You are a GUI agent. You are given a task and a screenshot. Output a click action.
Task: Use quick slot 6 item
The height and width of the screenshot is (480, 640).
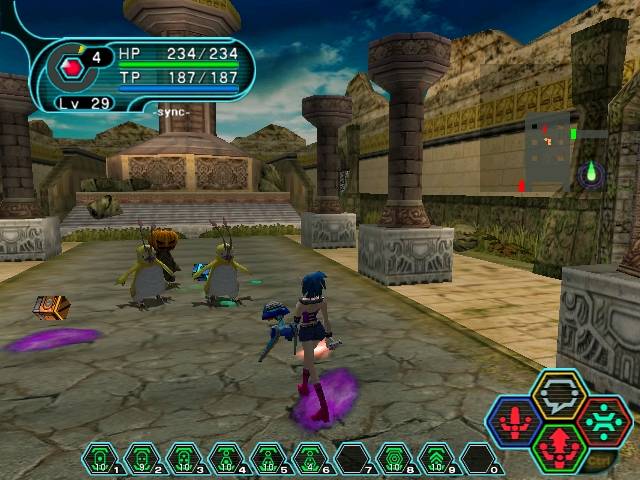click(310, 459)
